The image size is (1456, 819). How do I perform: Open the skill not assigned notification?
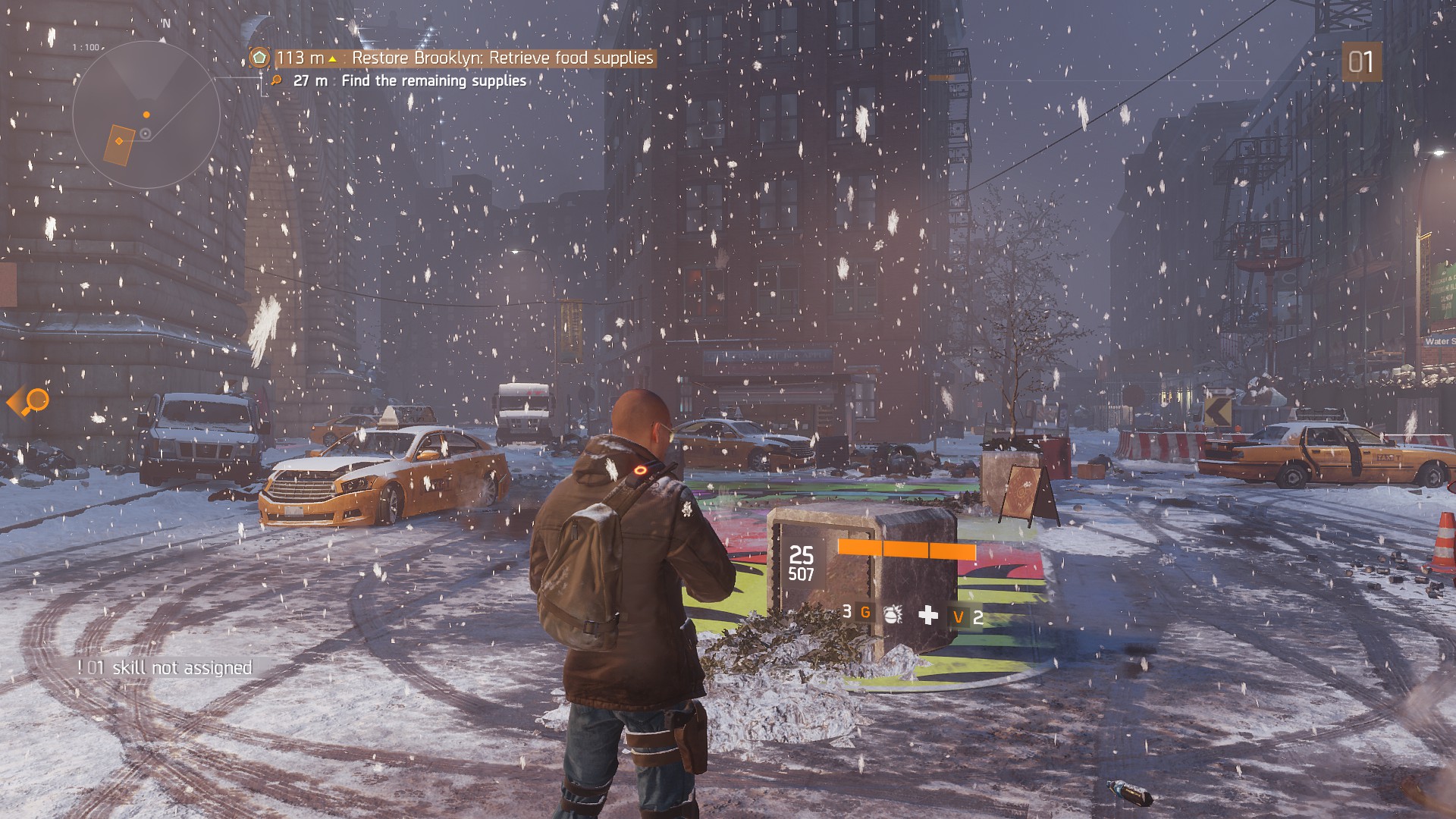165,667
